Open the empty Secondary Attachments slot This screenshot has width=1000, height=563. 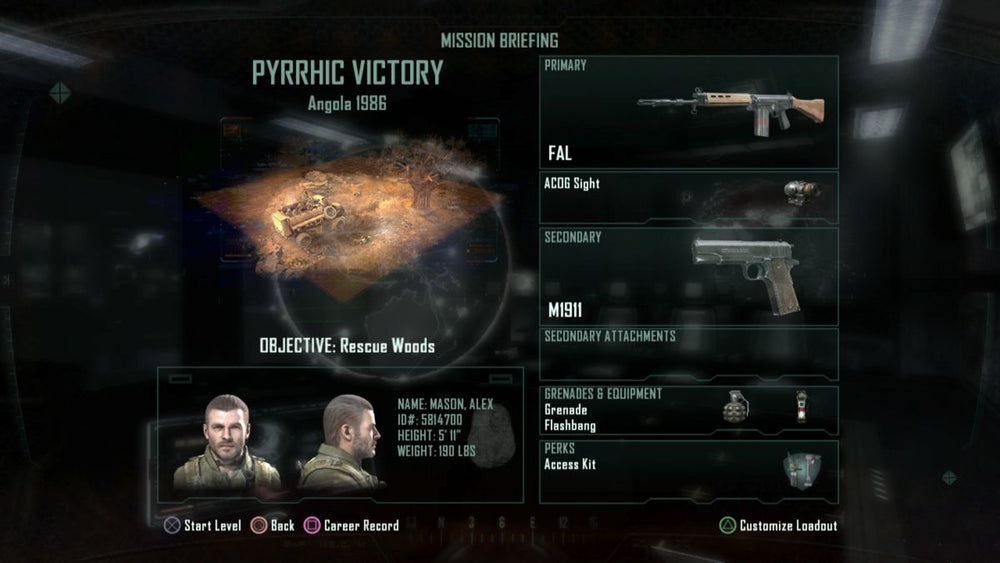tap(688, 353)
